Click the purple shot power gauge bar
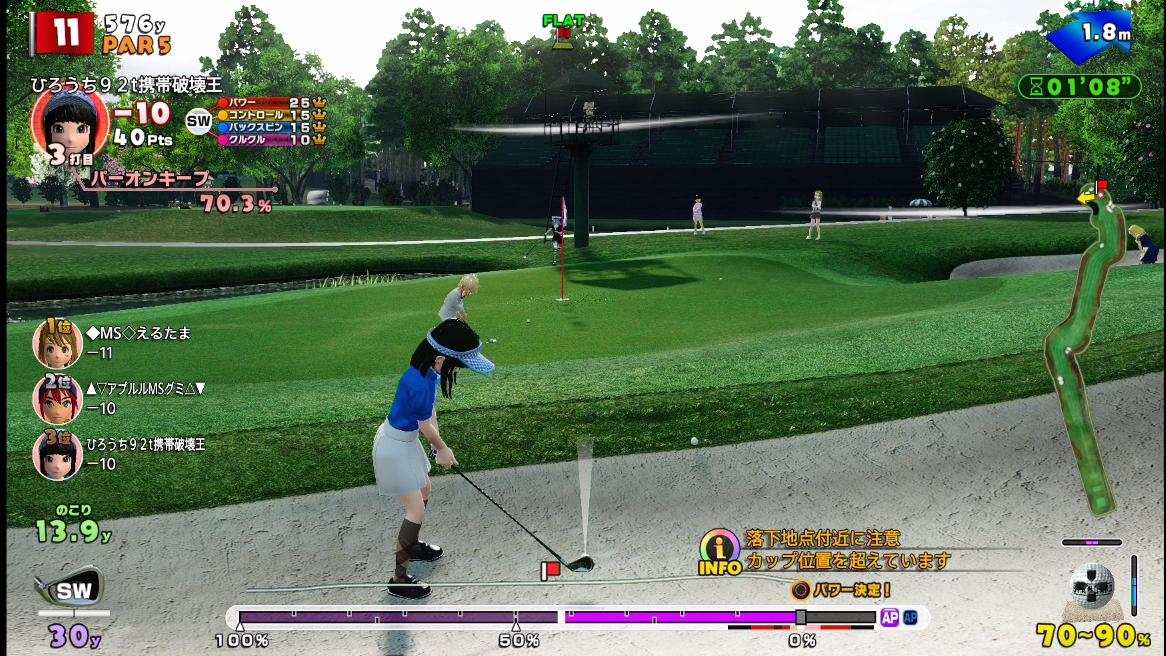Viewport: 1166px width, 656px height. coord(555,618)
